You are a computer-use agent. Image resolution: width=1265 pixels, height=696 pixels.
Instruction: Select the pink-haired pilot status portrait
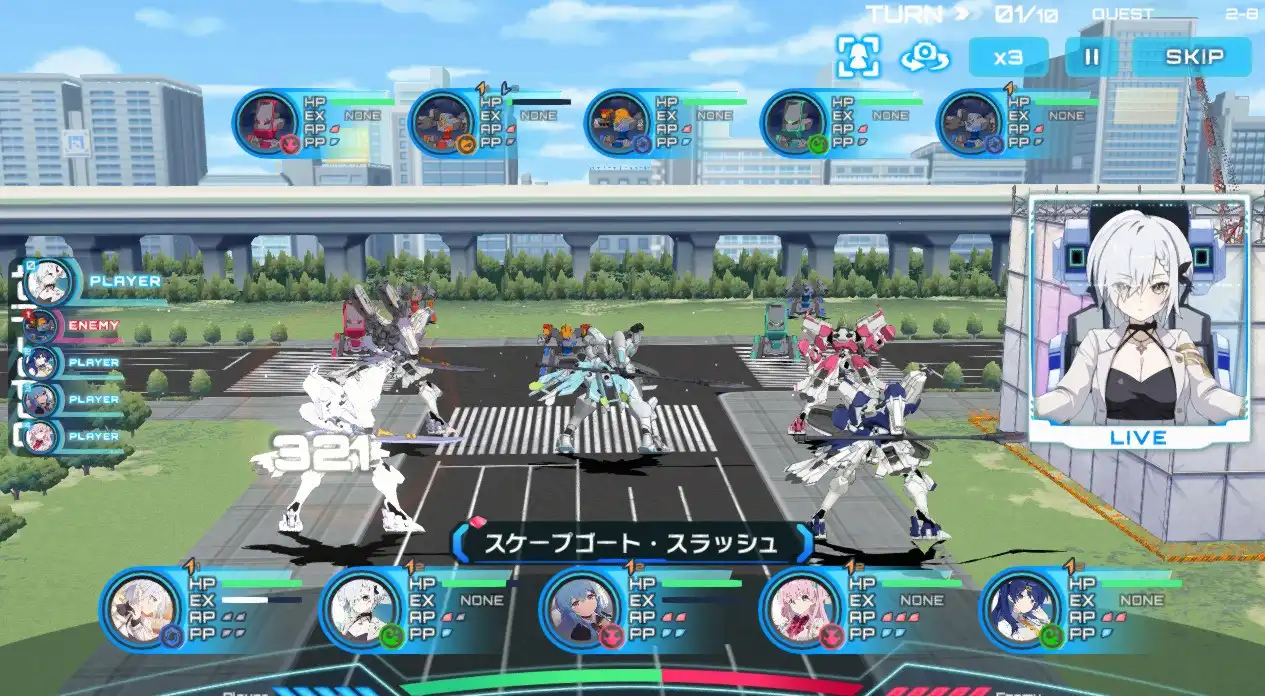click(x=793, y=607)
